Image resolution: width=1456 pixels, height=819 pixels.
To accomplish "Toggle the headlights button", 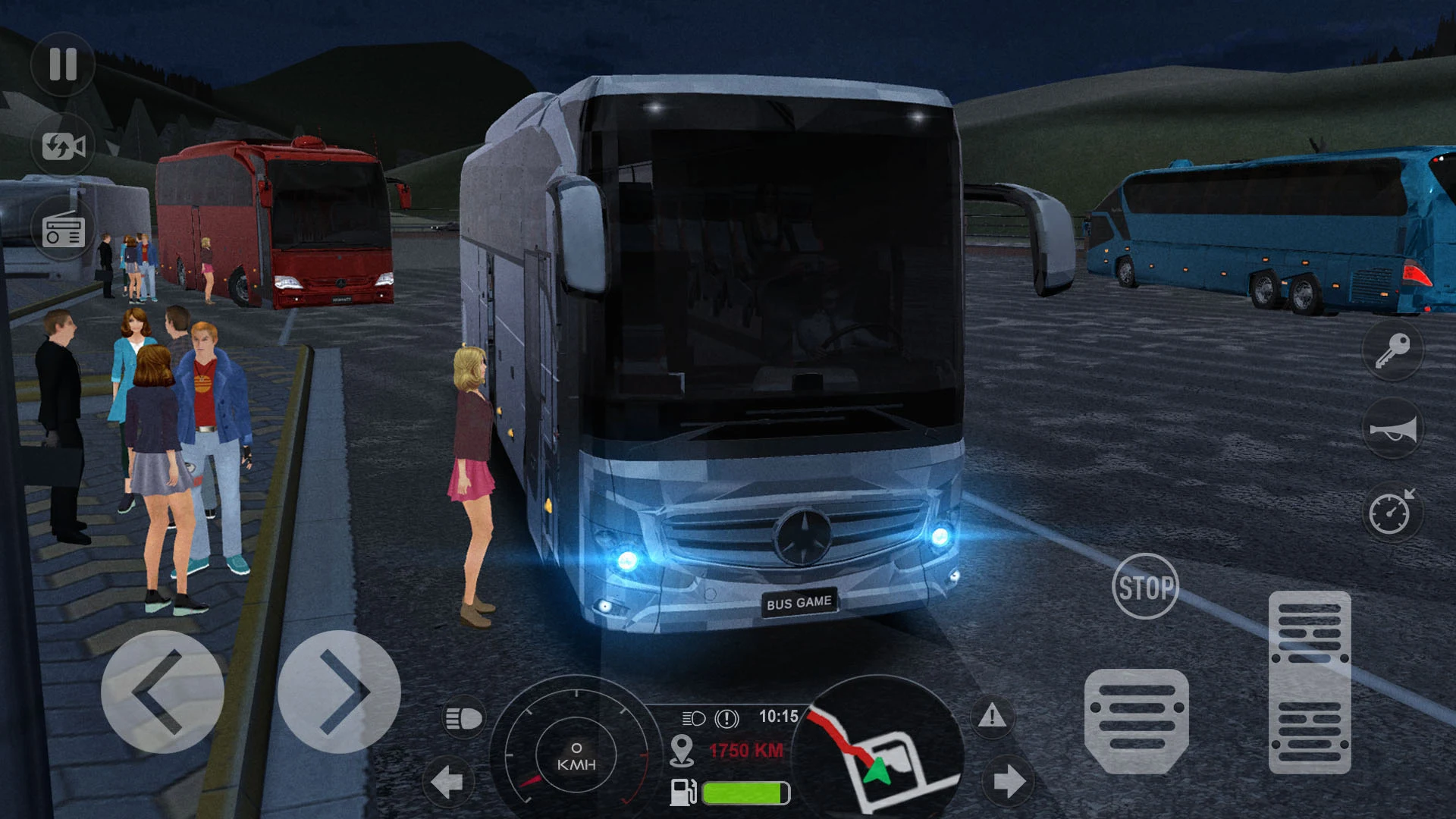I will [463, 718].
